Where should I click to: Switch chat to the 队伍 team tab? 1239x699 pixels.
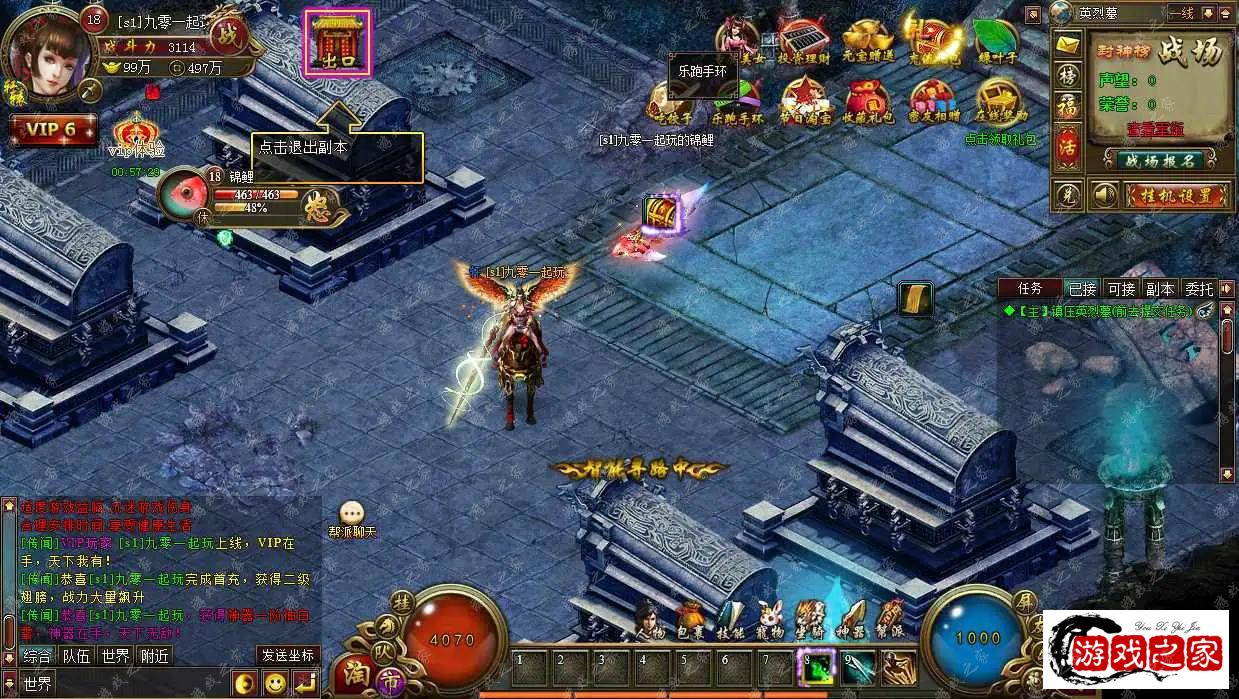click(76, 656)
